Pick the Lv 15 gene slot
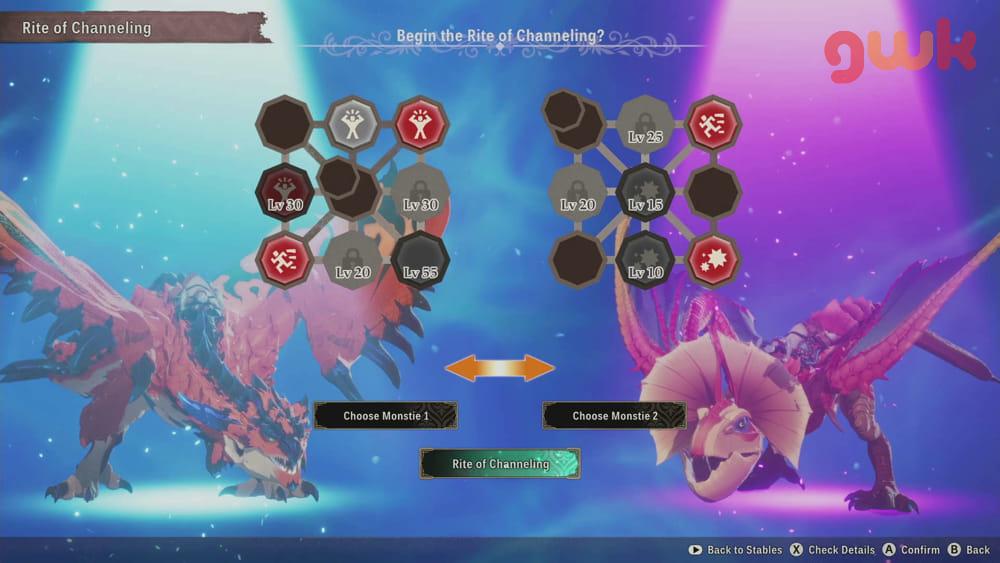 (646, 192)
